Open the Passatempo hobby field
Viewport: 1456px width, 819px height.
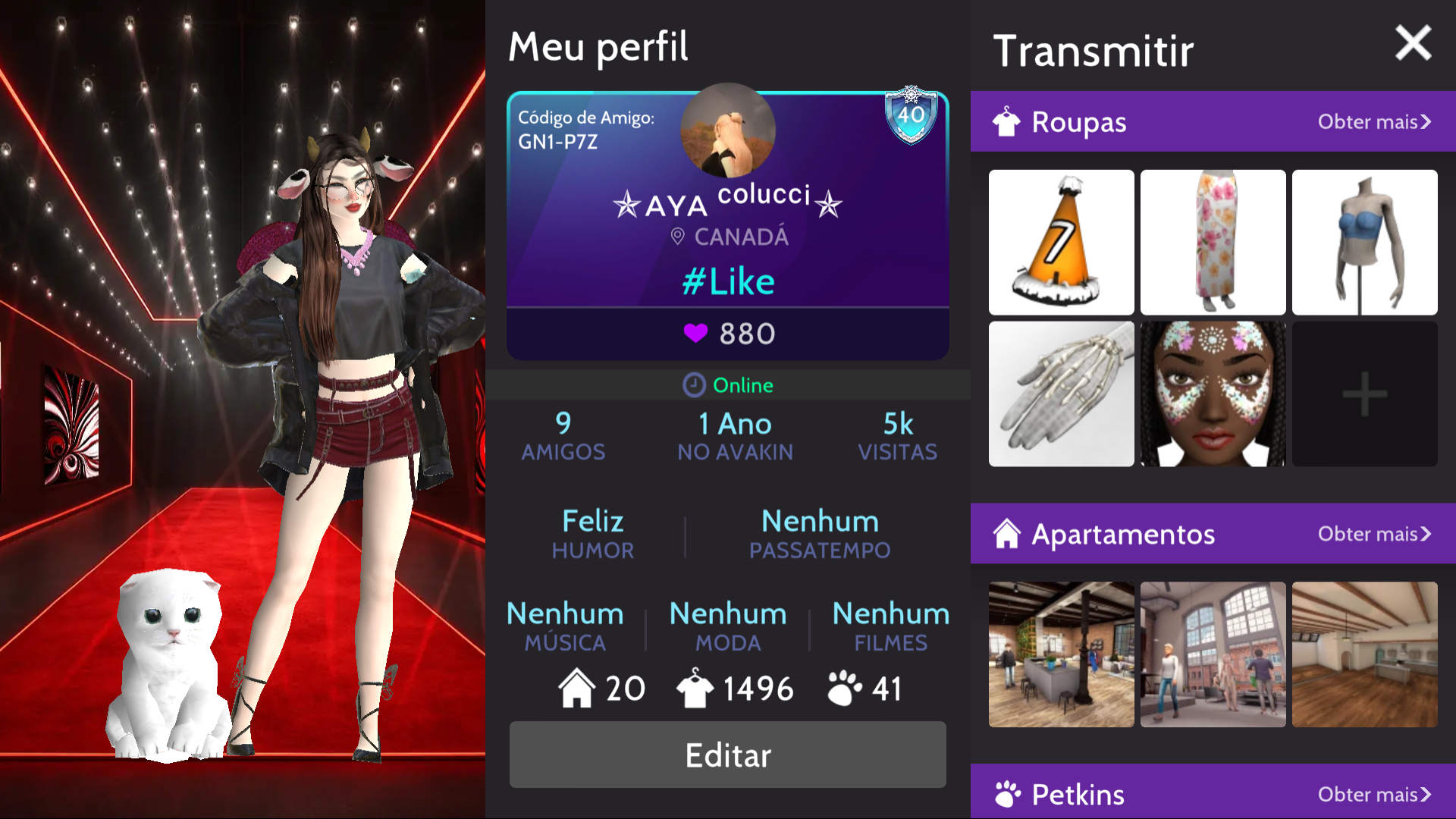pos(820,534)
